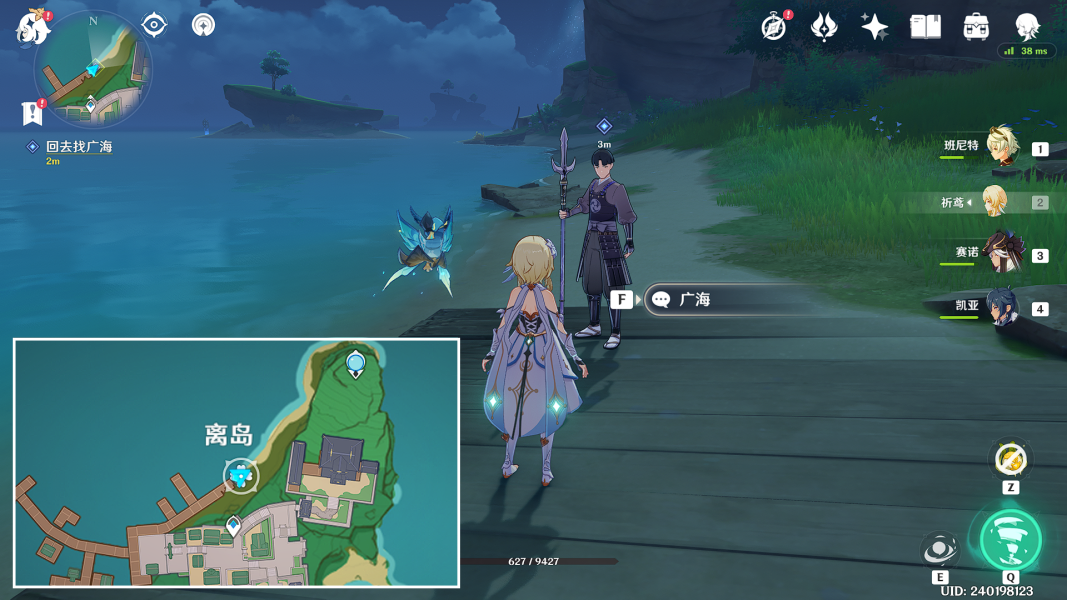
Task: Switch to party member 赛诺
Action: [x=1000, y=254]
